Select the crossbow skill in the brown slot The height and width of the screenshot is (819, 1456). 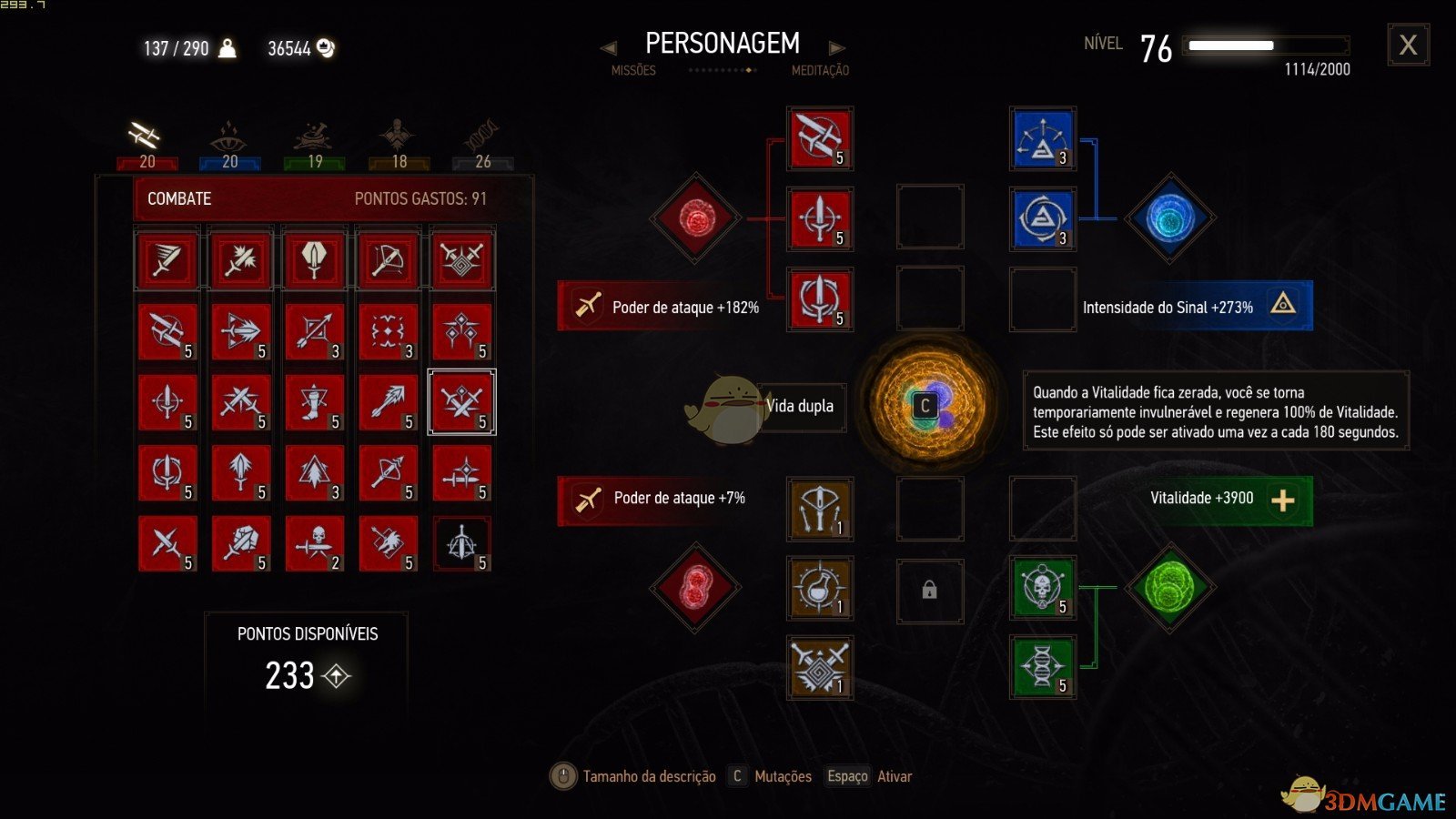click(x=818, y=510)
